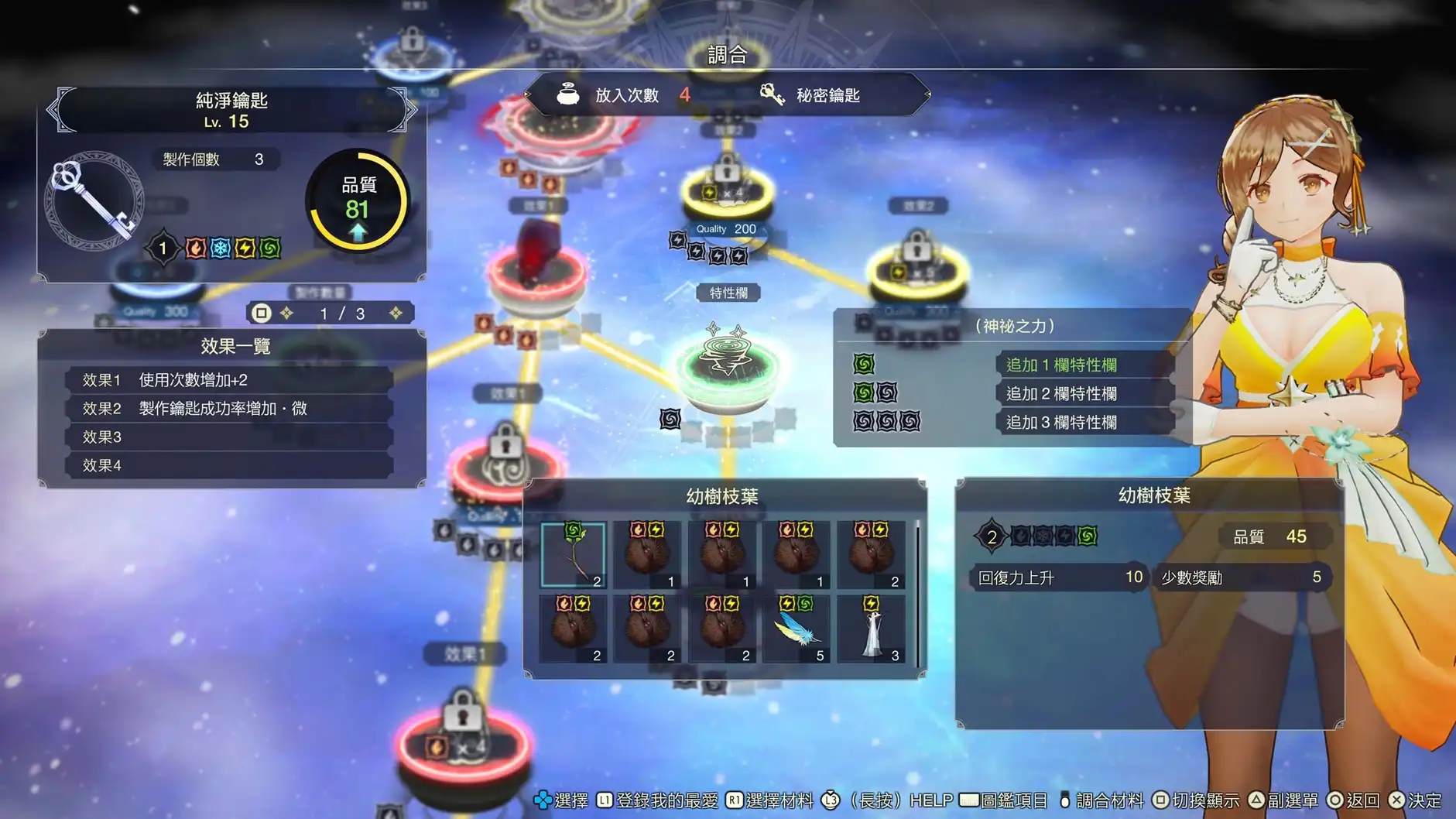Select the white flask material with quantity 3
Screen dimensions: 1456x819
point(872,627)
